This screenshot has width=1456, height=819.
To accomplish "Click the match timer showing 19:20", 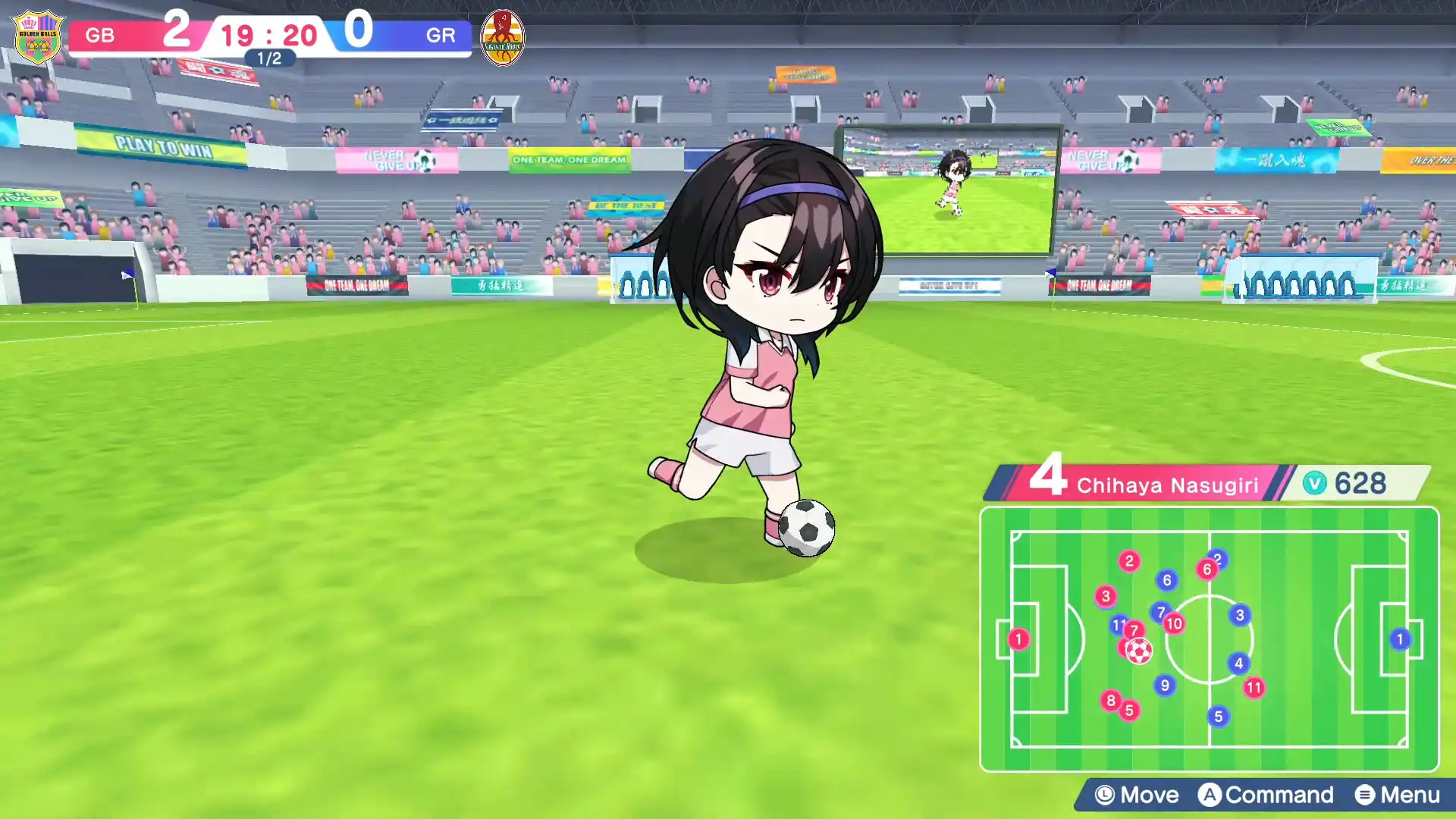I will (268, 35).
